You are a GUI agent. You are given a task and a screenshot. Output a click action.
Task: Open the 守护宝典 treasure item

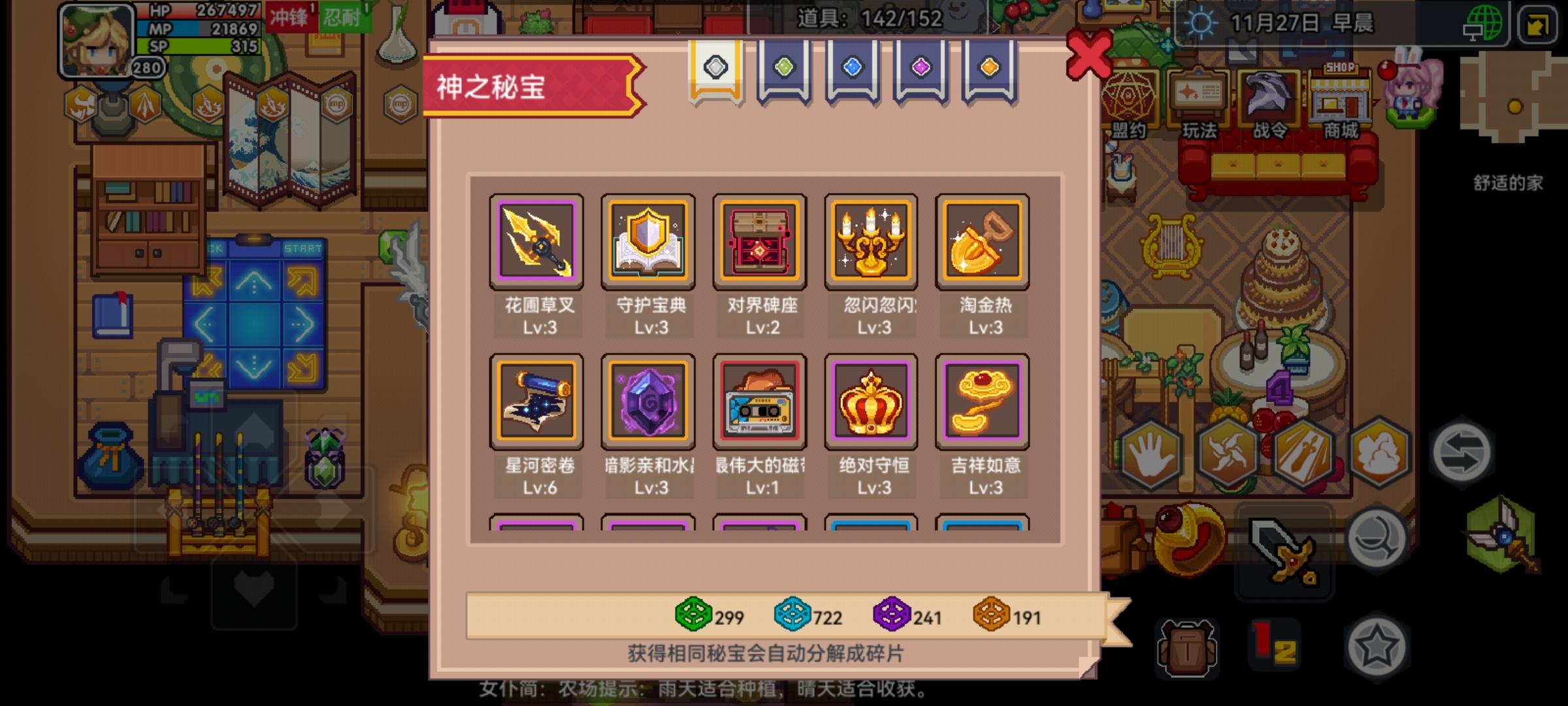point(649,243)
